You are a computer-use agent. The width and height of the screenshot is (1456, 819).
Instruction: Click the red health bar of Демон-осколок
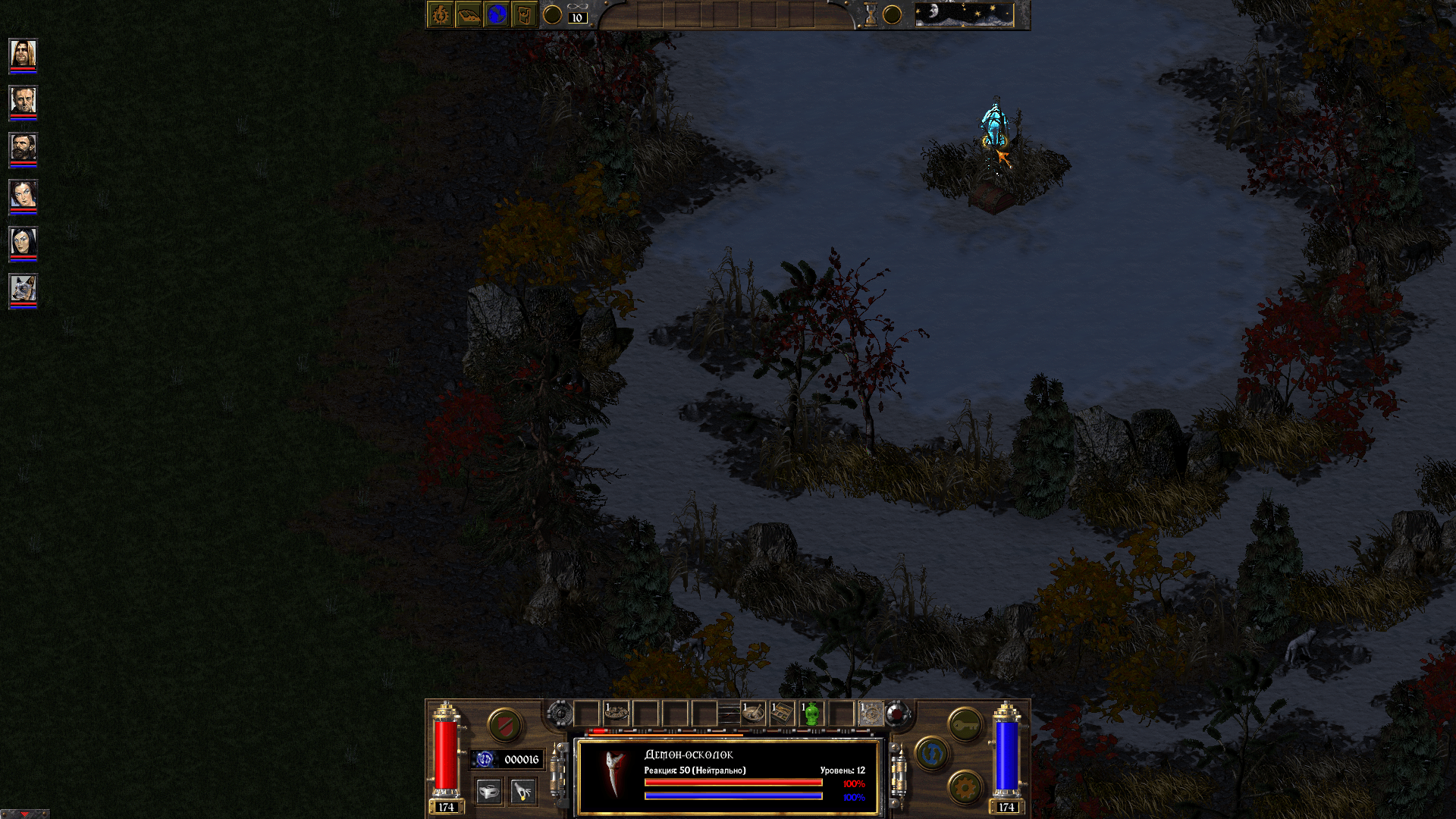733,781
